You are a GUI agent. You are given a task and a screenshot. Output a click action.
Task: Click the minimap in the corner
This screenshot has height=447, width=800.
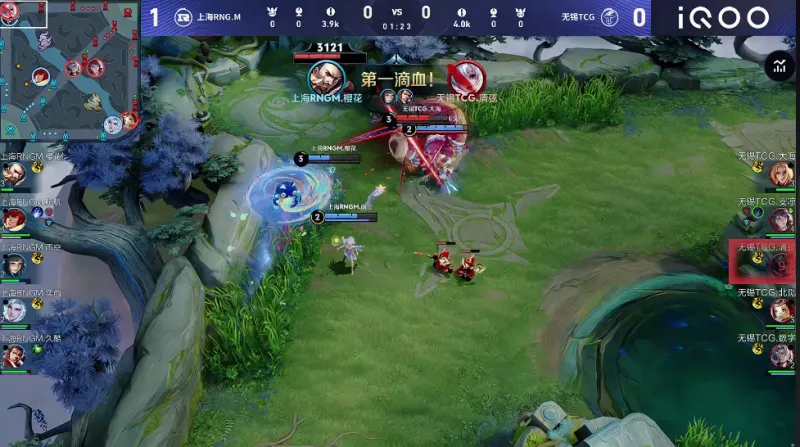pos(69,71)
